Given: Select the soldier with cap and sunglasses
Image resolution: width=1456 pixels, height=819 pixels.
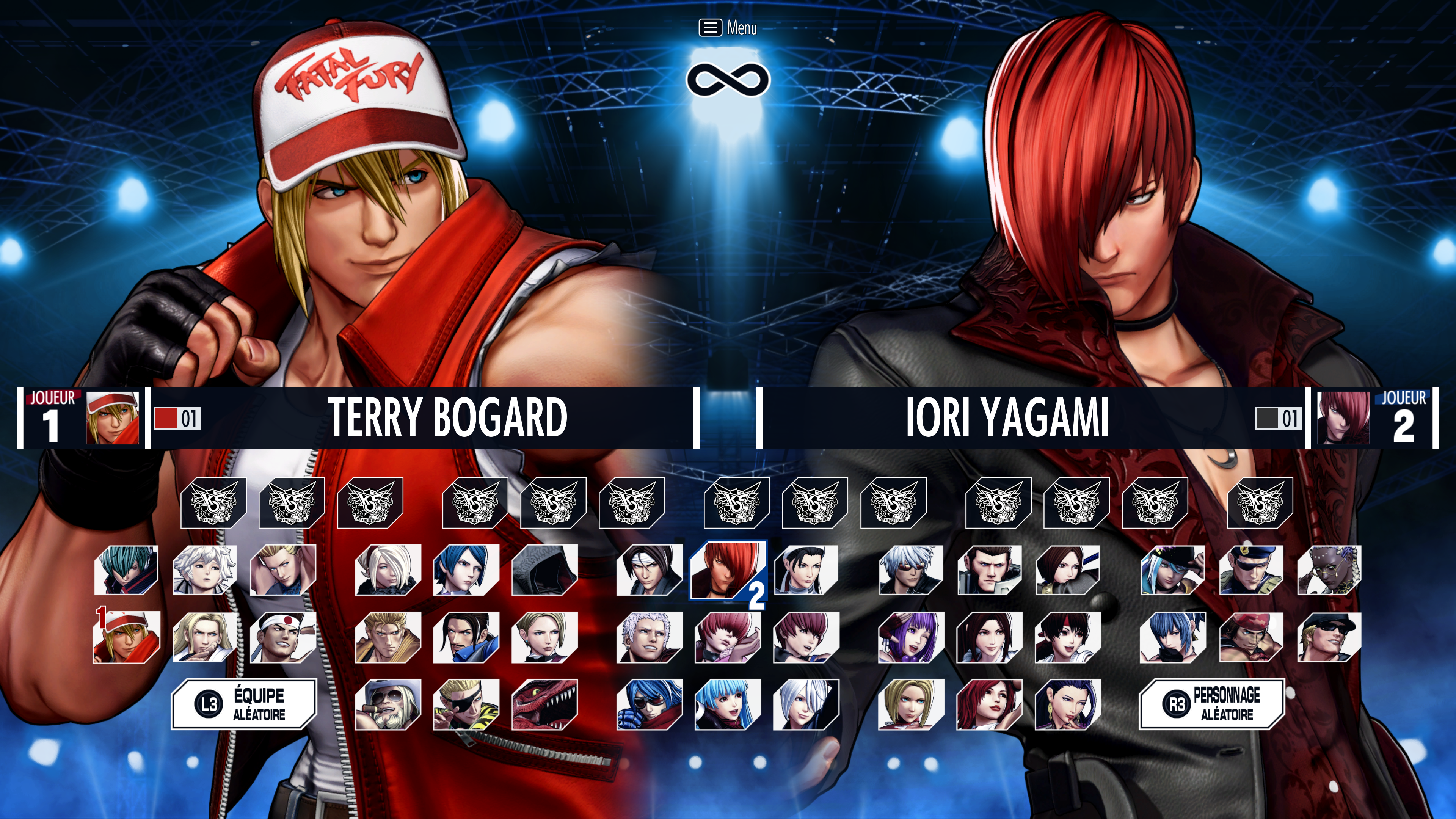Looking at the screenshot, I should coord(1328,637).
